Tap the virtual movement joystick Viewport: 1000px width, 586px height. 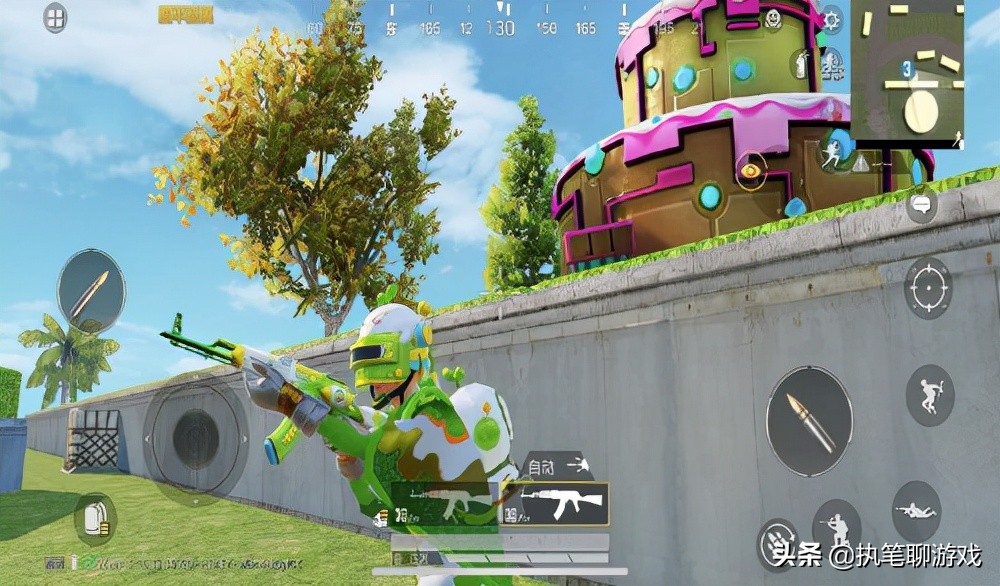point(195,437)
